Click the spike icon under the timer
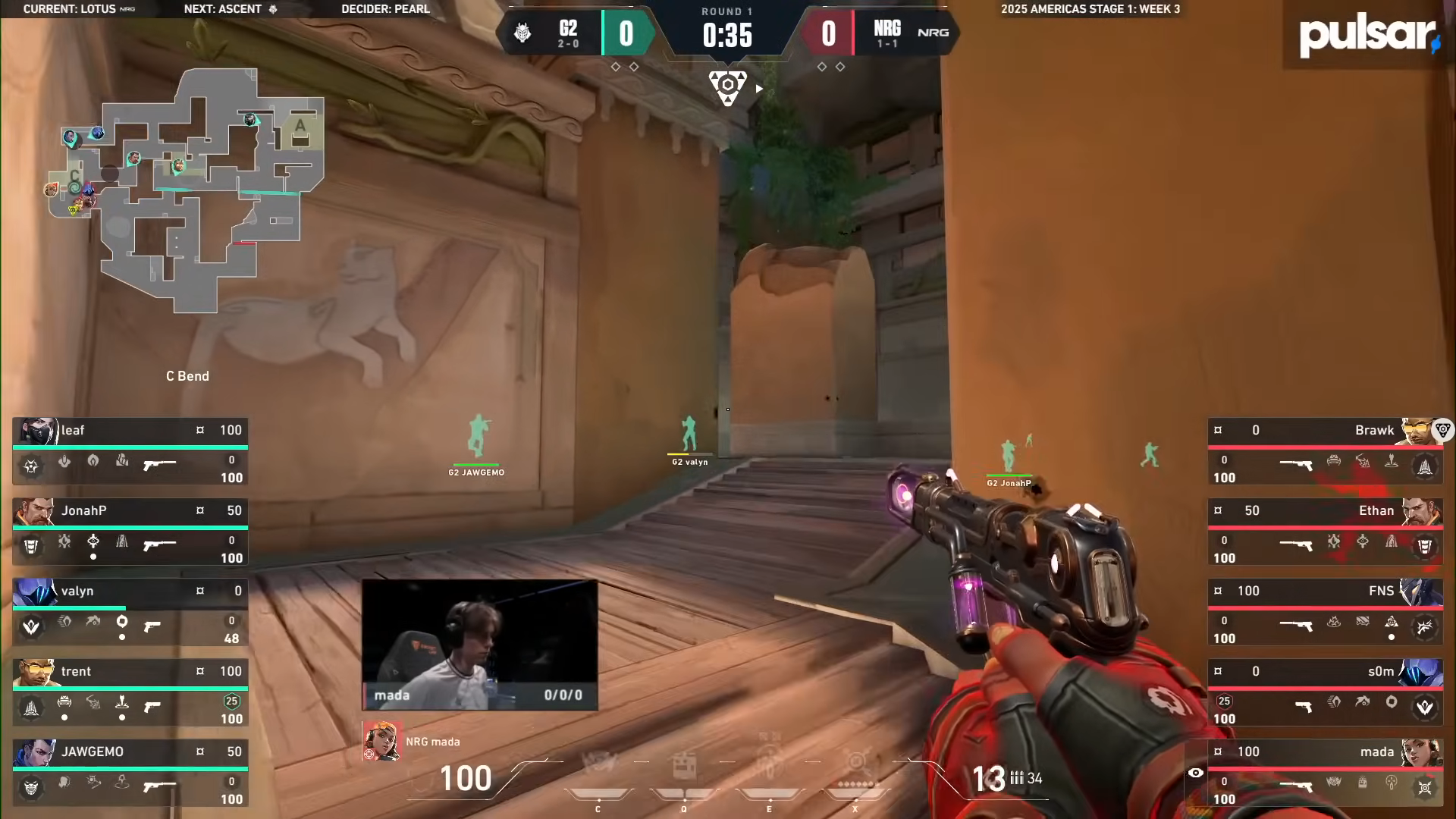Screen dimensions: 1456x819 pyautogui.click(x=727, y=88)
